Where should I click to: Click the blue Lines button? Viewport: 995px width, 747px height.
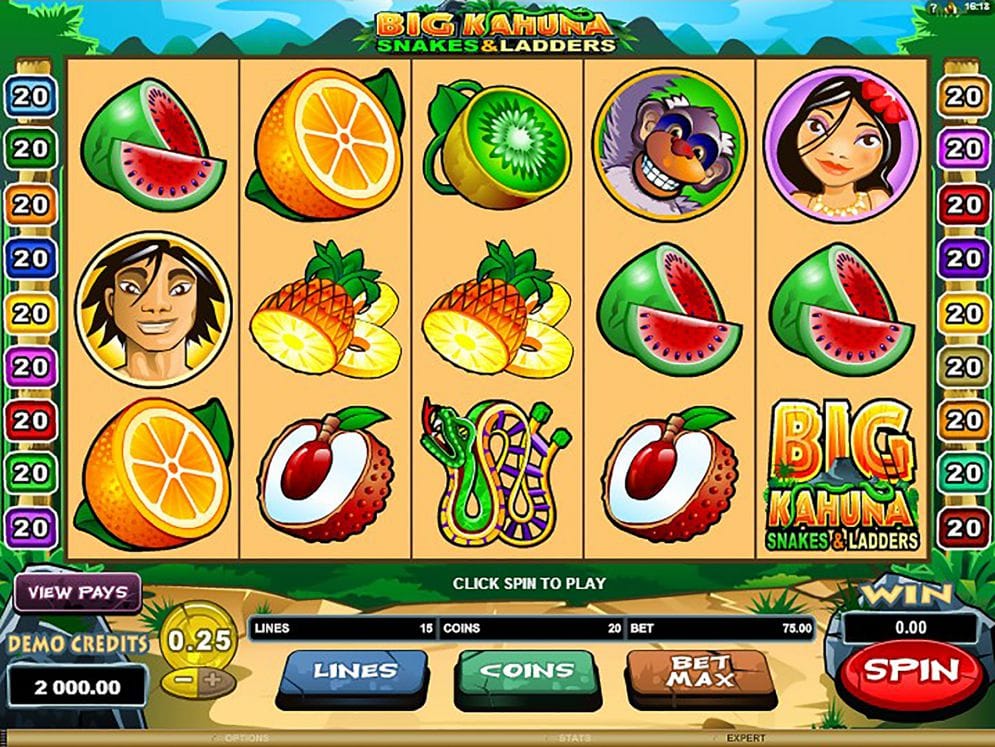point(354,671)
